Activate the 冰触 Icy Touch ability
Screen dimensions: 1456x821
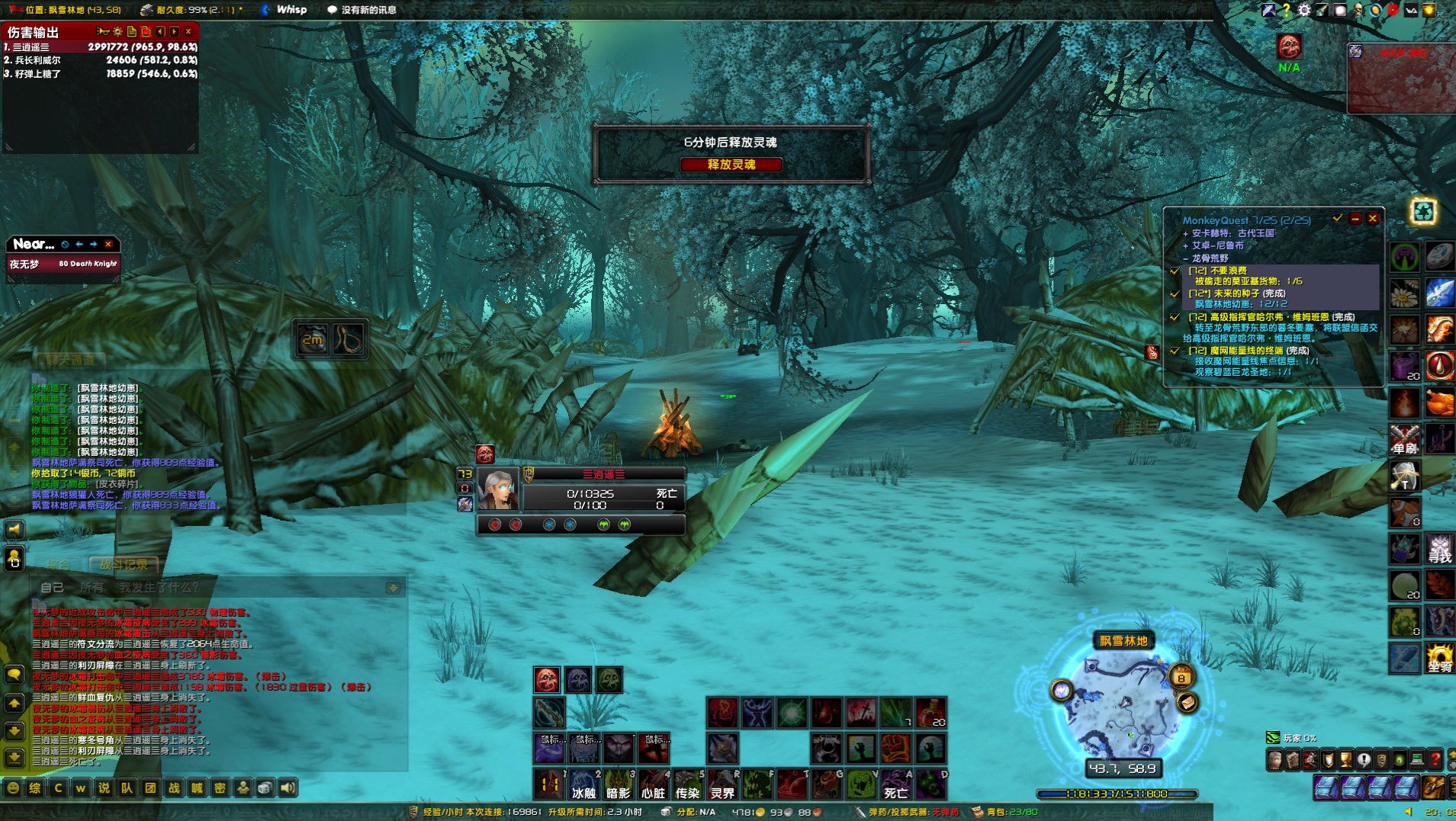pos(583,784)
